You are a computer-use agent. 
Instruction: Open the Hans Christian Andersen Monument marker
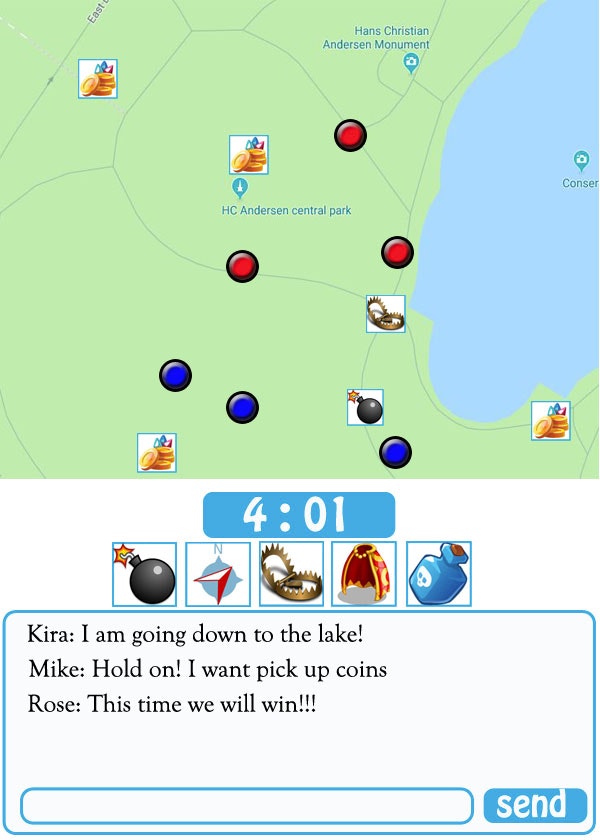[411, 63]
